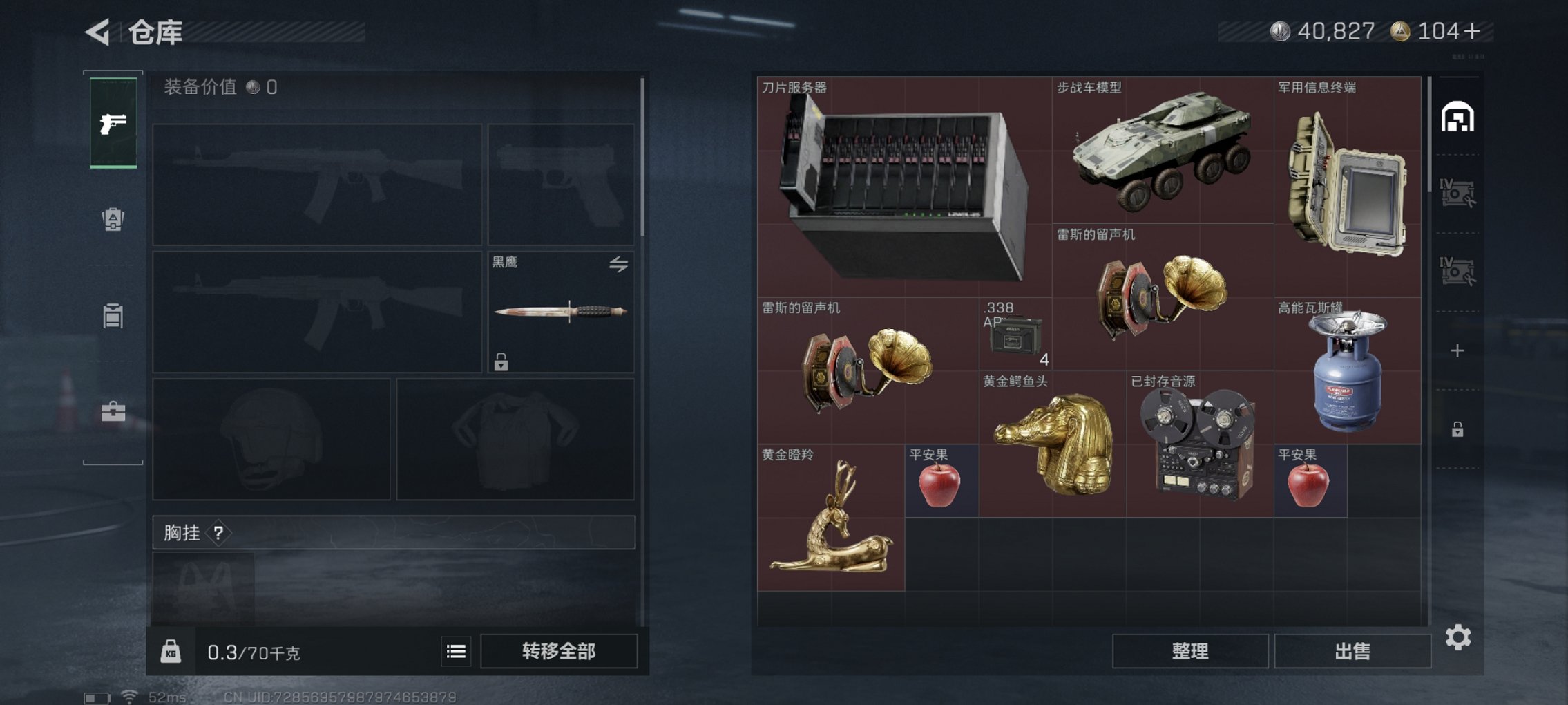Select the warehouse depot icon on right sidebar

1457,116
